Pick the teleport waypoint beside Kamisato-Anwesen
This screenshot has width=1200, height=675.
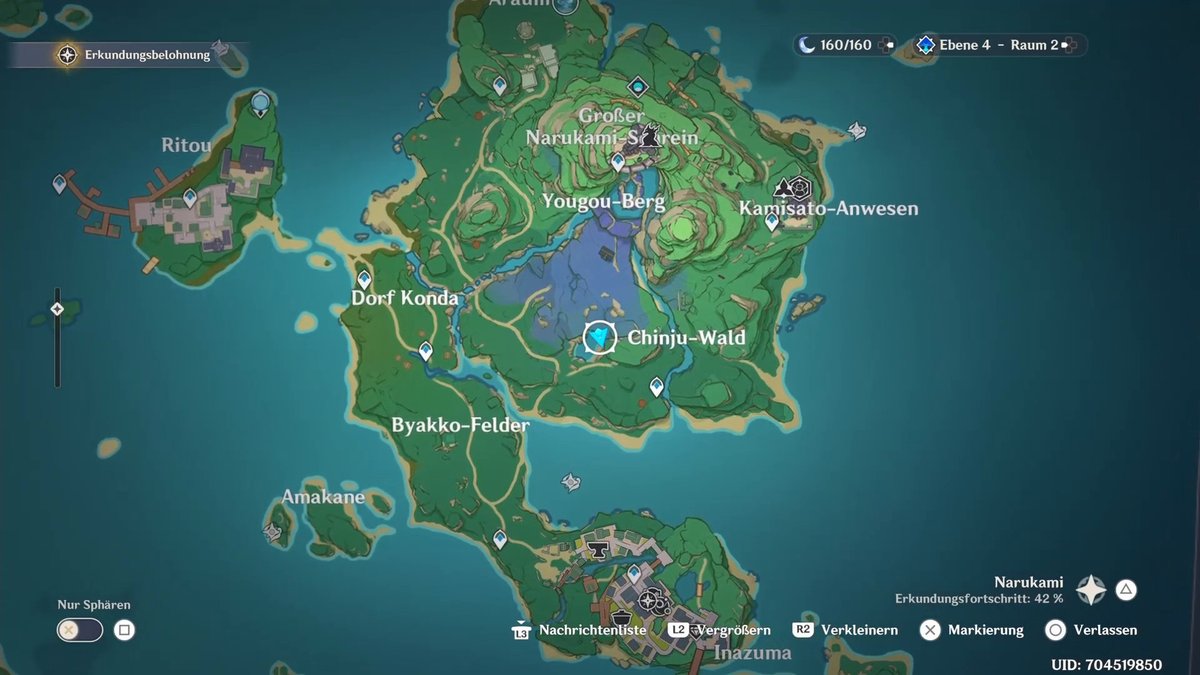click(x=771, y=222)
